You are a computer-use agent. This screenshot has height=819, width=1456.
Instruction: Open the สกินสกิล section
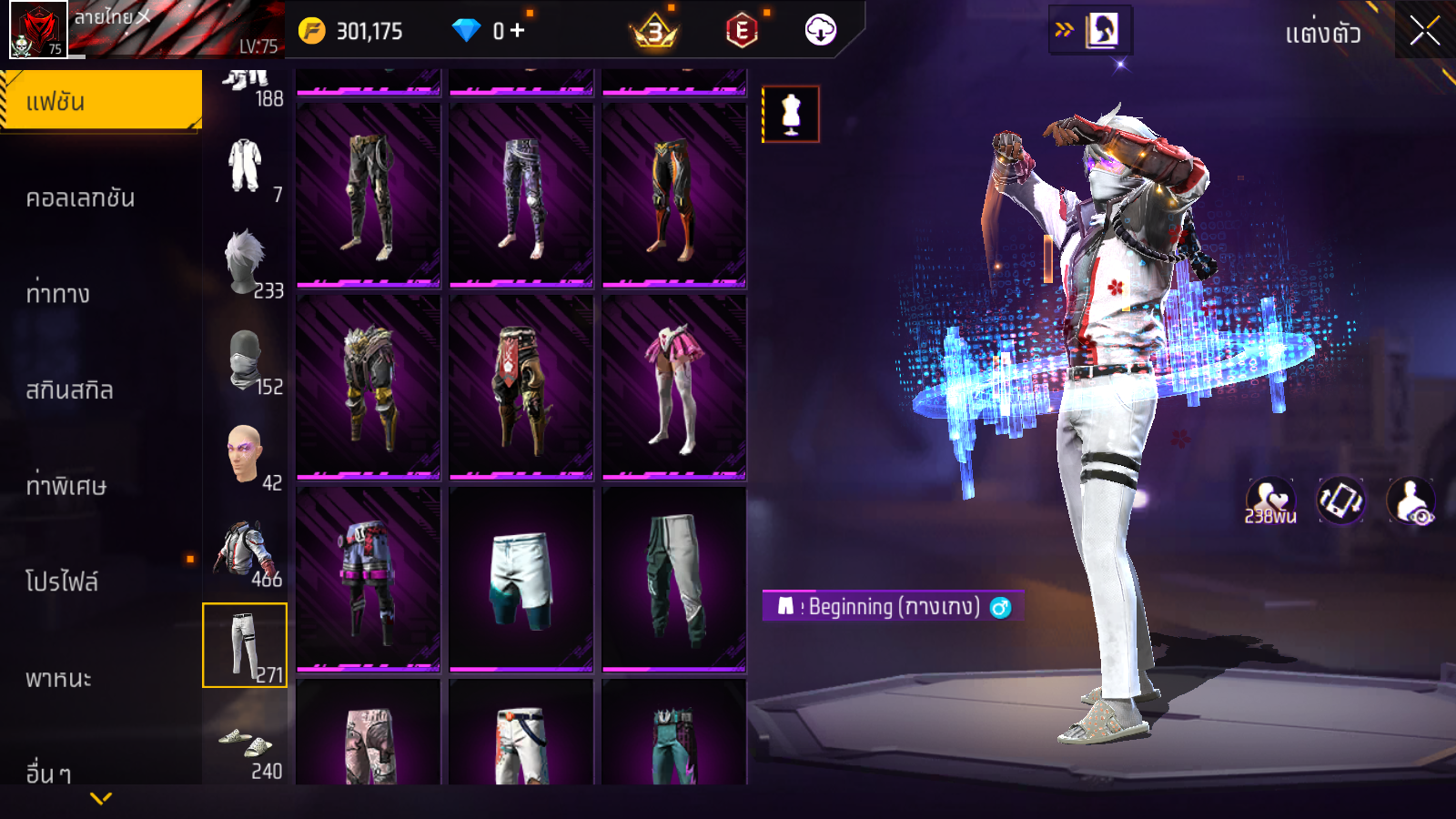point(70,390)
